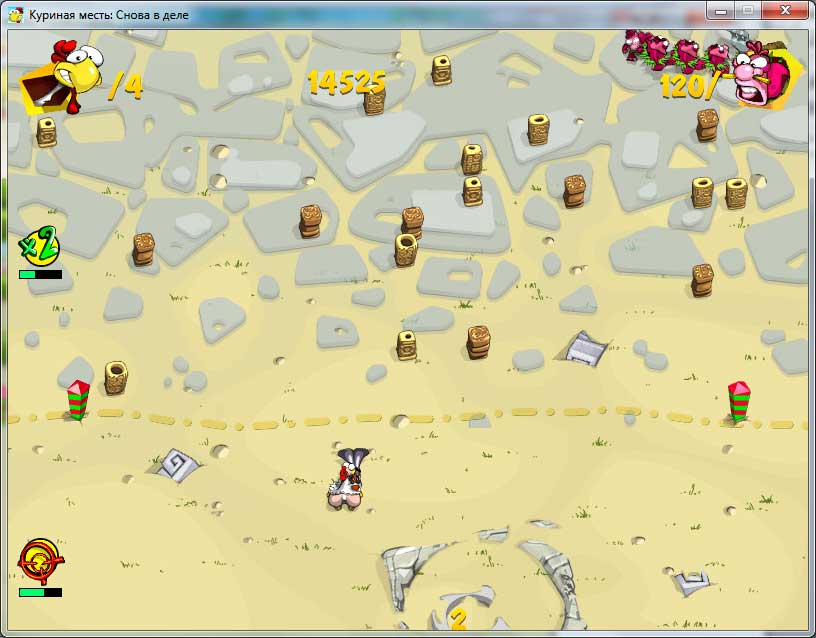The image size is (816, 638).
Task: Minimize the game window
Action: click(720, 10)
